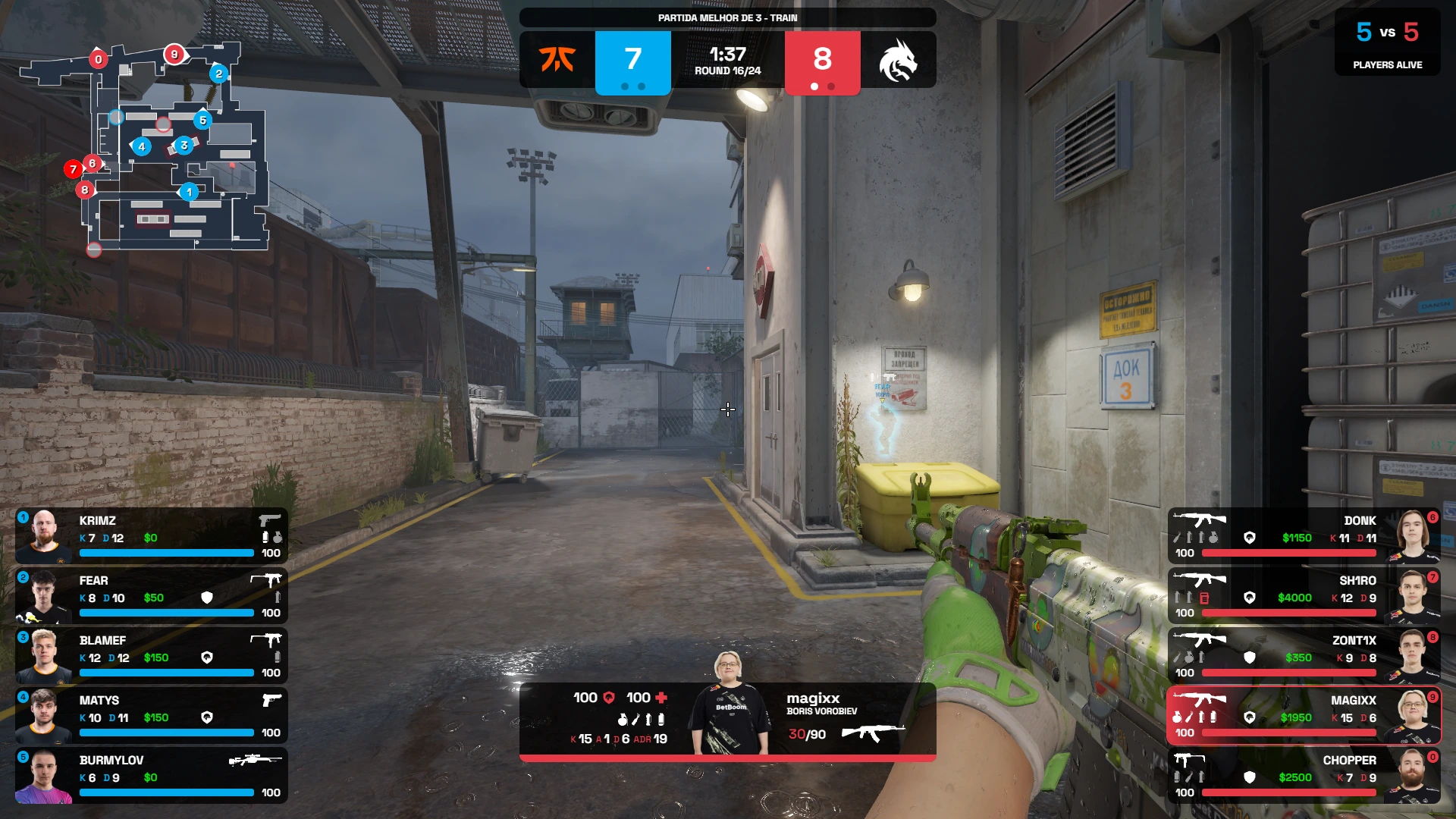Viewport: 1456px width, 819px height.
Task: Select KRIMZ player row
Action: tap(152, 535)
